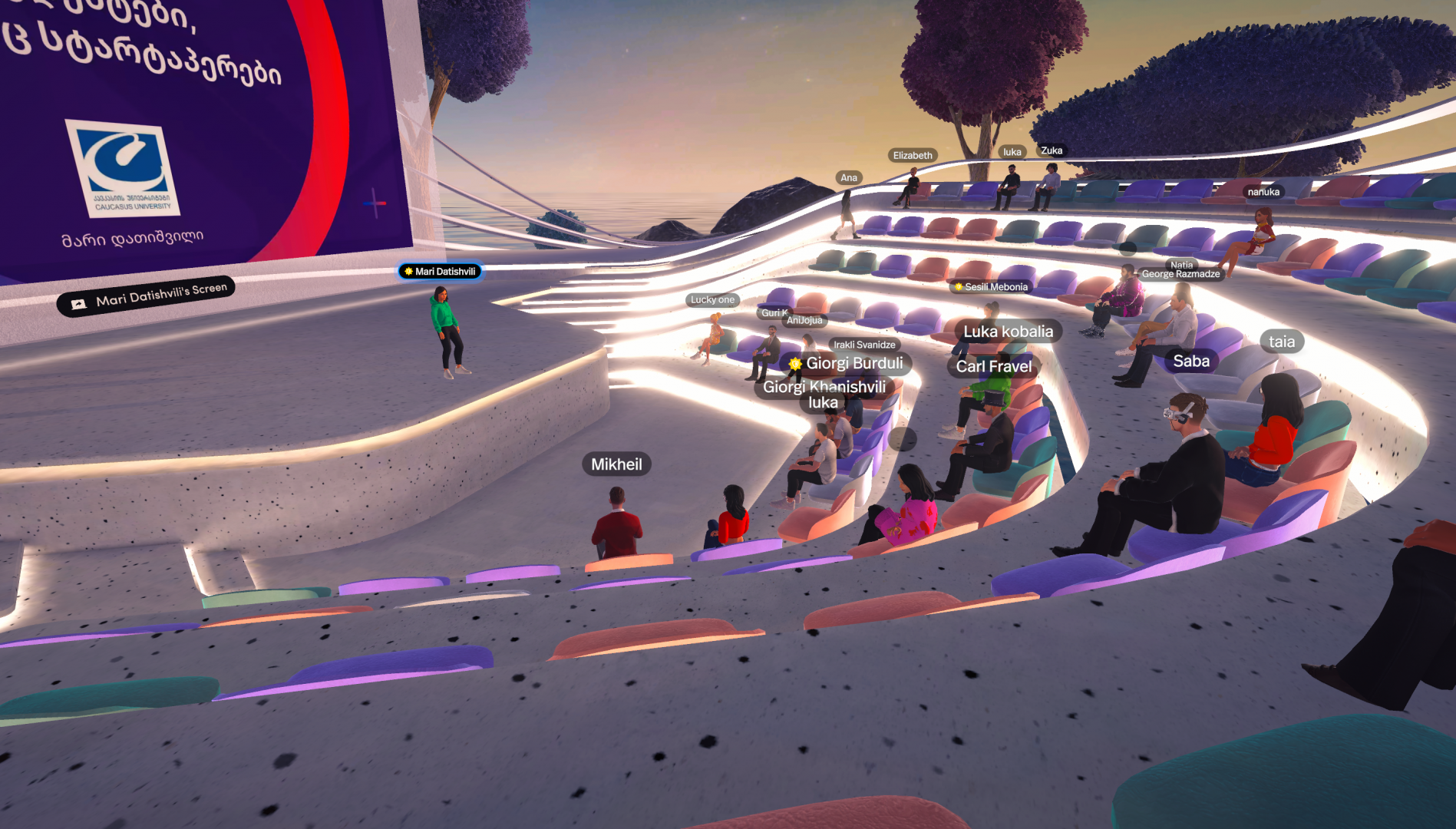
Task: Open Carl Fravel's name tag
Action: tap(993, 367)
